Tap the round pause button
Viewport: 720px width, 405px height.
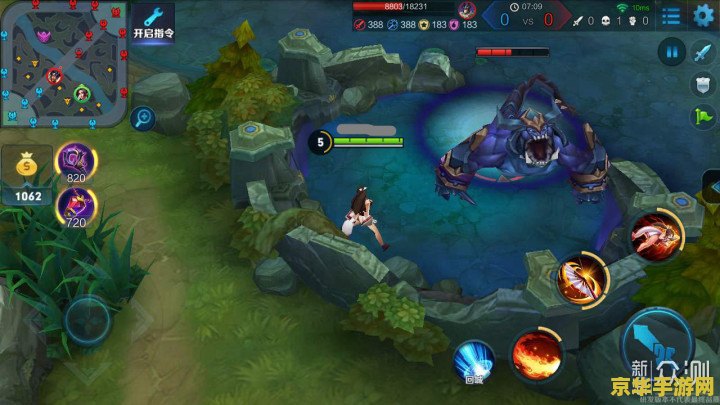tap(672, 52)
